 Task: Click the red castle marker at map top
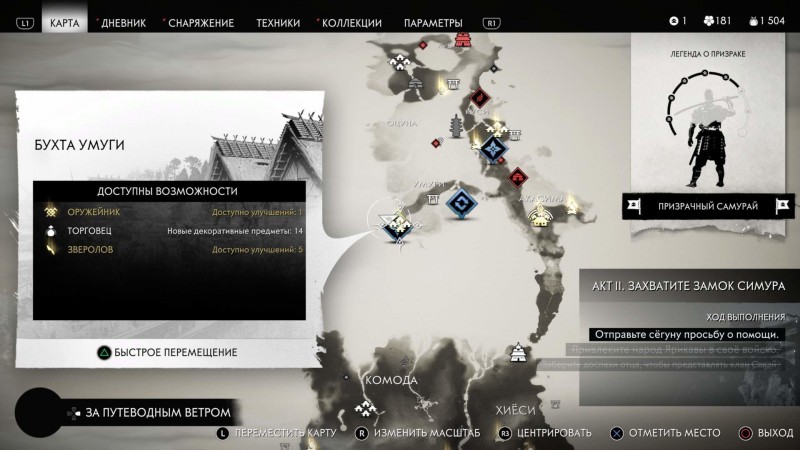(464, 38)
